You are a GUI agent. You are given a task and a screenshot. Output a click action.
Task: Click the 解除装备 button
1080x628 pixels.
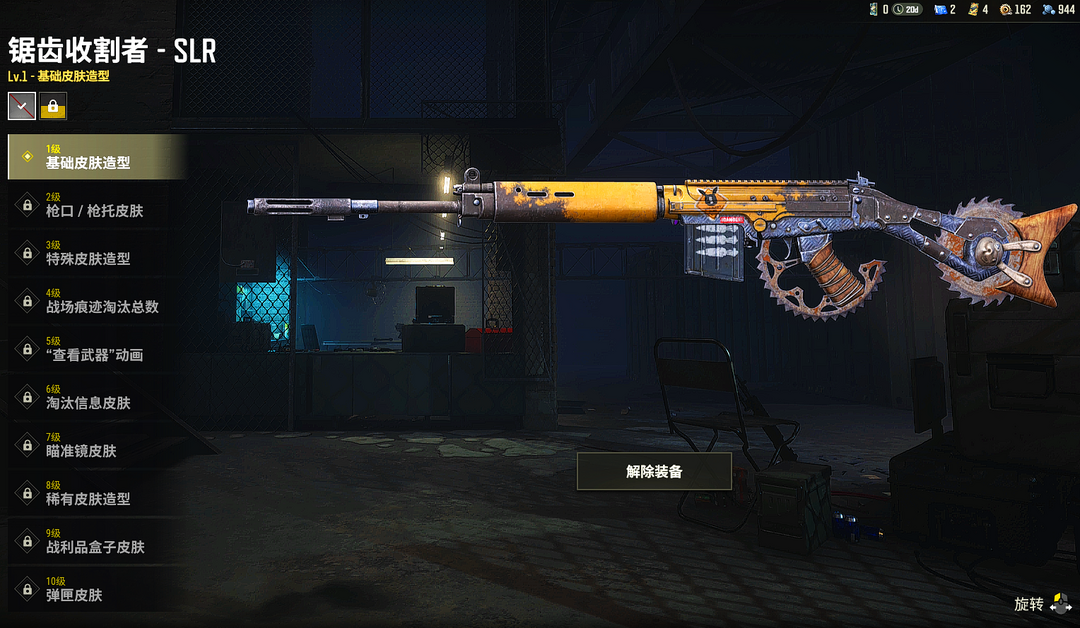tap(654, 471)
